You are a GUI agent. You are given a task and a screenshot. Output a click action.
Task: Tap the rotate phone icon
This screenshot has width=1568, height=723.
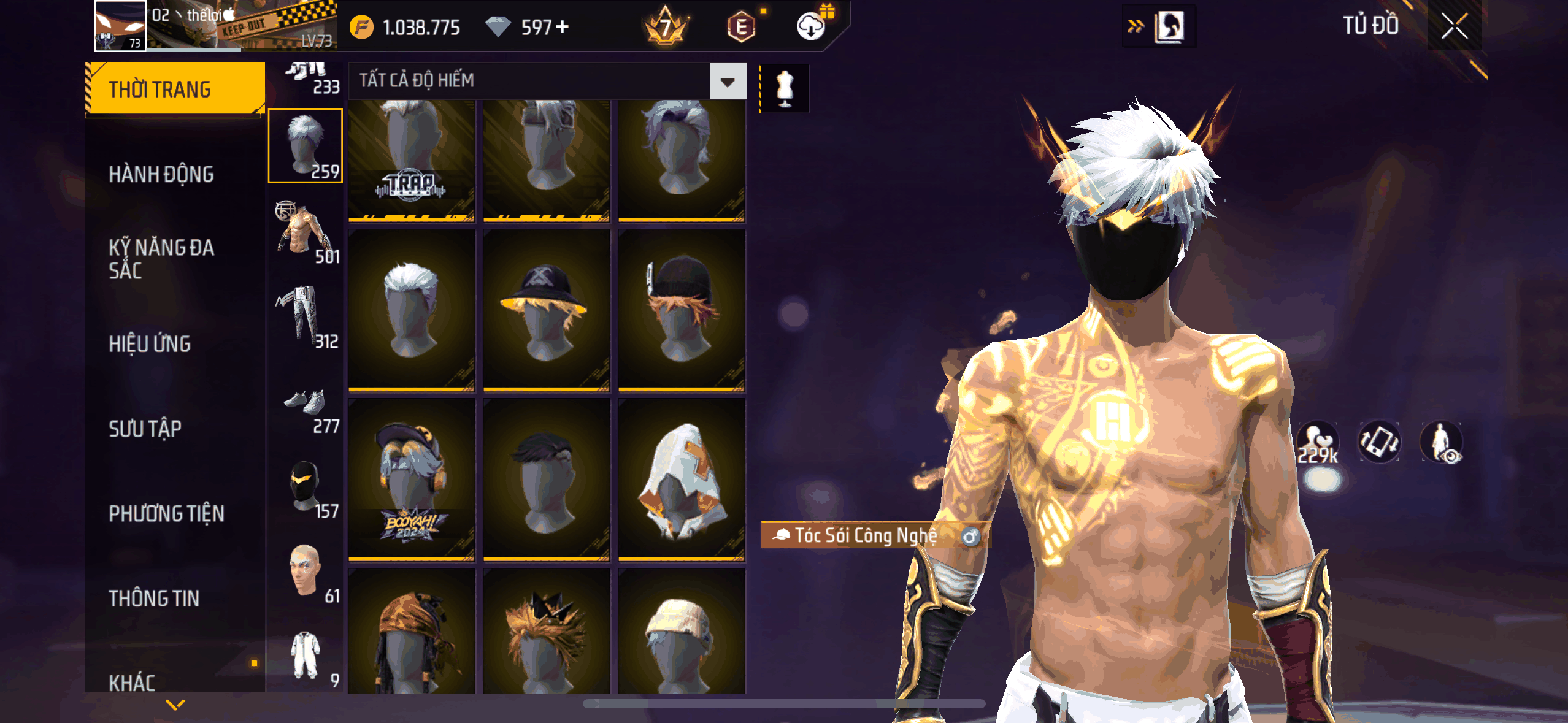tap(1379, 442)
